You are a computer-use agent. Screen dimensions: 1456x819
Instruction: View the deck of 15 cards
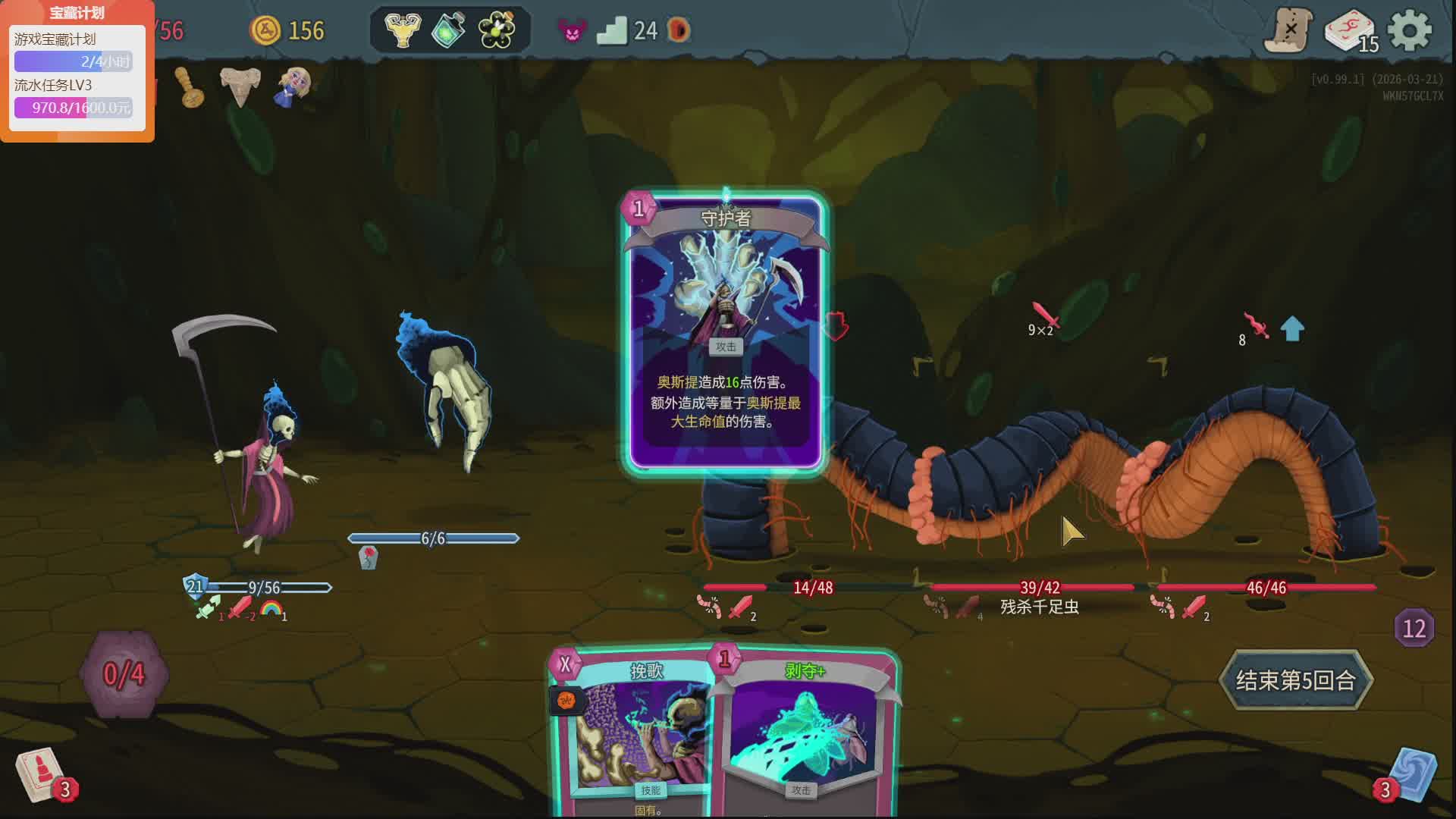click(x=1350, y=32)
